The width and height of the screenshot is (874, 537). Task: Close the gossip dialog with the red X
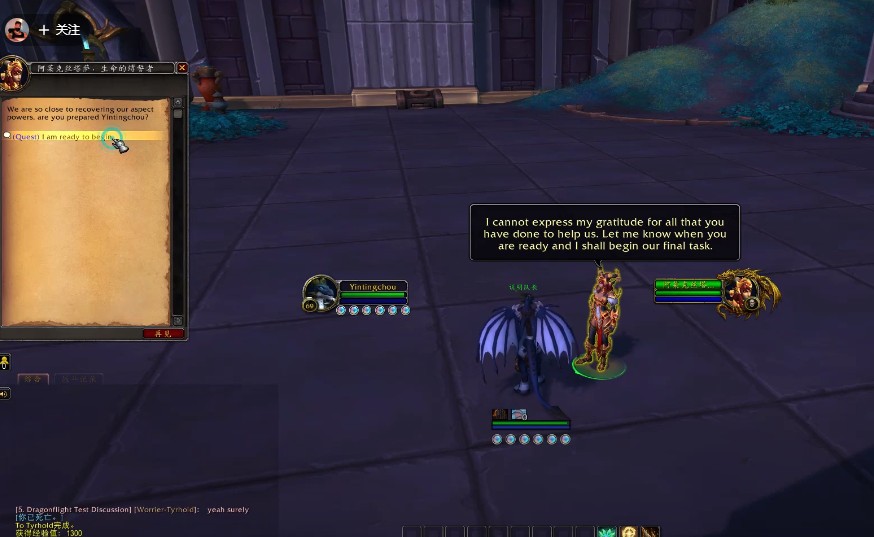coord(182,68)
